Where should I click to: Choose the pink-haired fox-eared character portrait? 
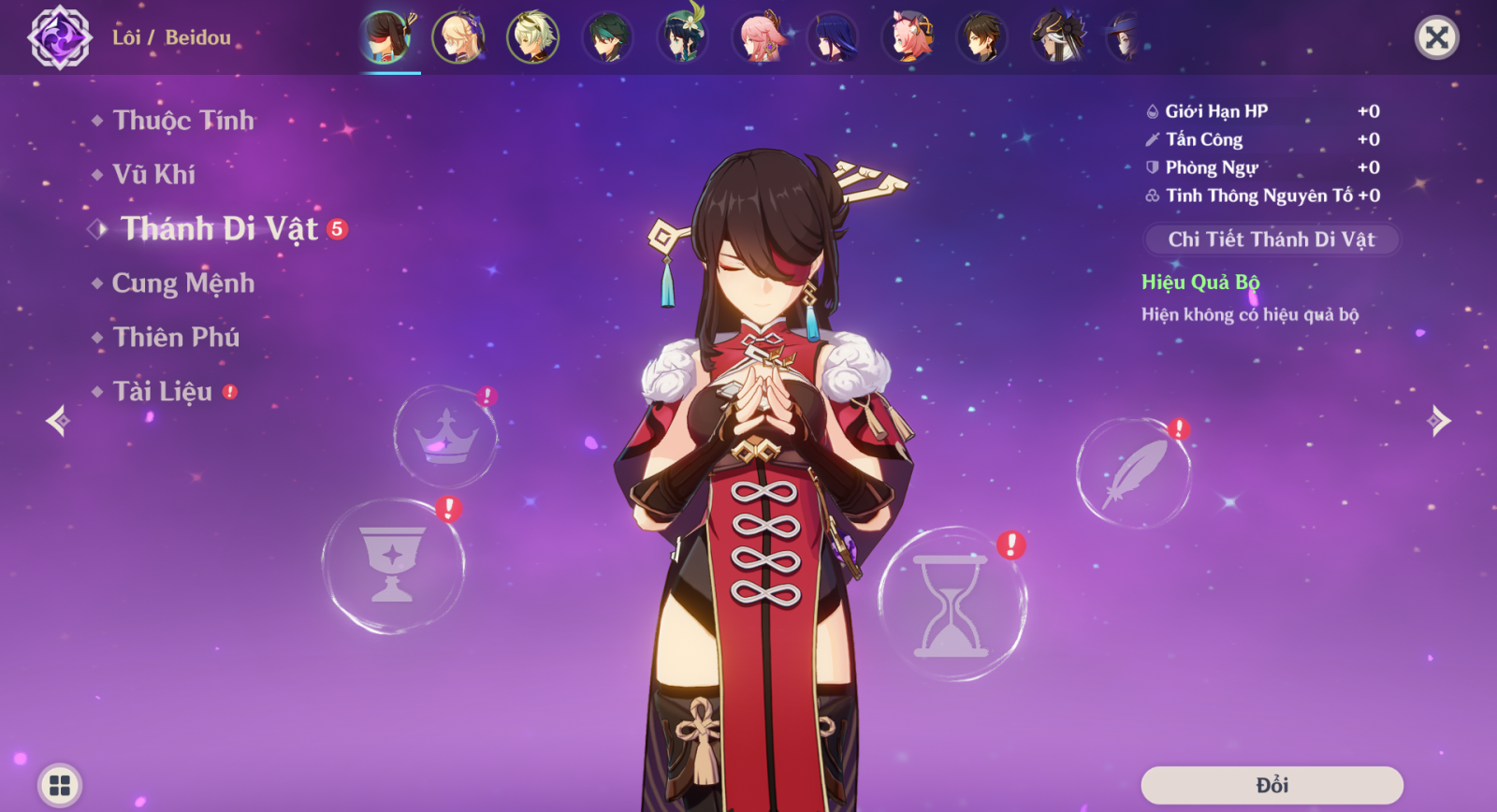pos(759,38)
